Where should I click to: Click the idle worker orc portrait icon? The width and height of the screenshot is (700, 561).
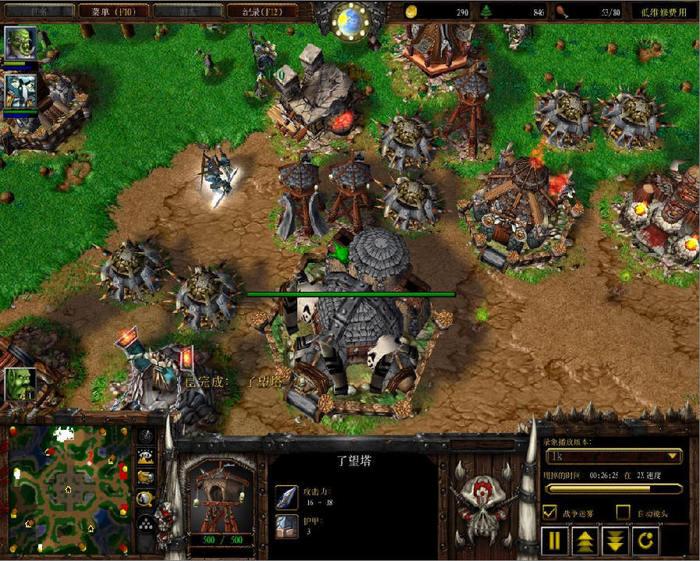point(20,383)
